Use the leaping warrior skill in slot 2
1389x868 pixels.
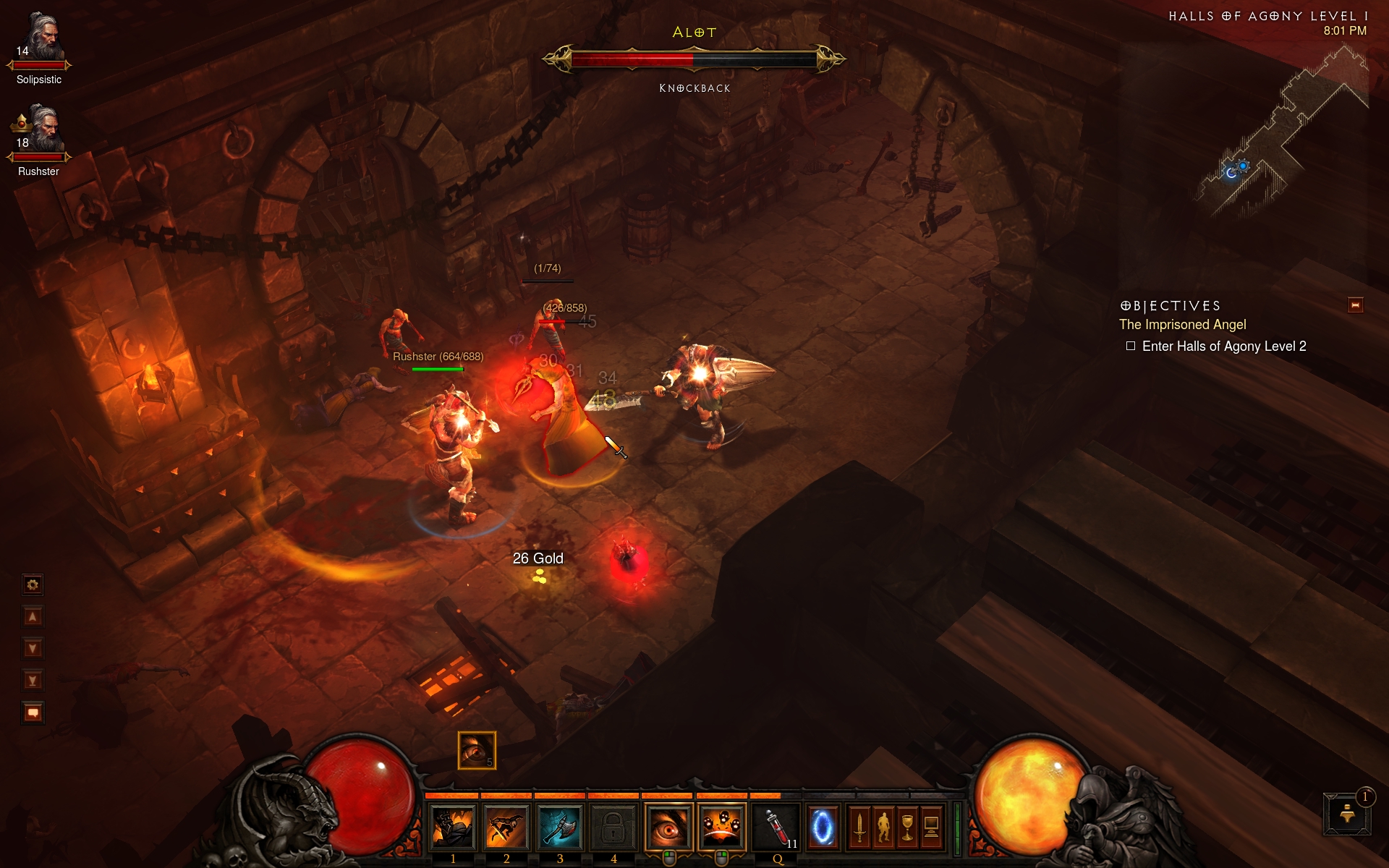[x=506, y=826]
